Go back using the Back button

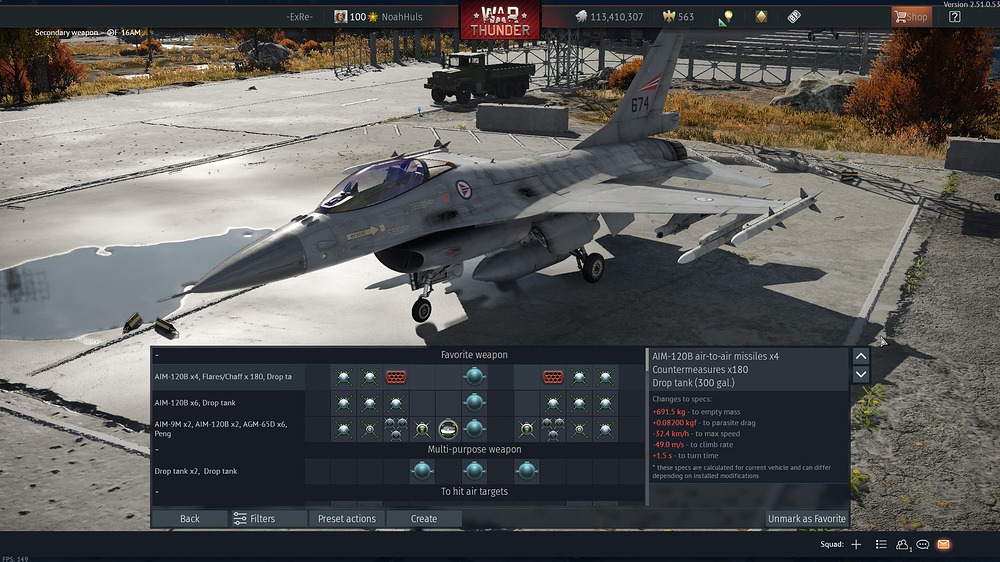coord(190,519)
